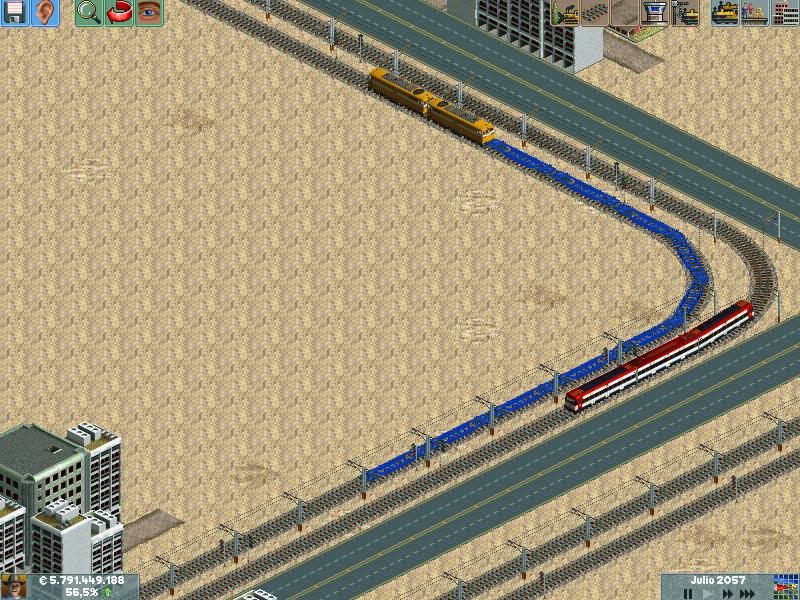The height and width of the screenshot is (600, 800).
Task: Open the floppy disk save menu
Action: [15, 13]
